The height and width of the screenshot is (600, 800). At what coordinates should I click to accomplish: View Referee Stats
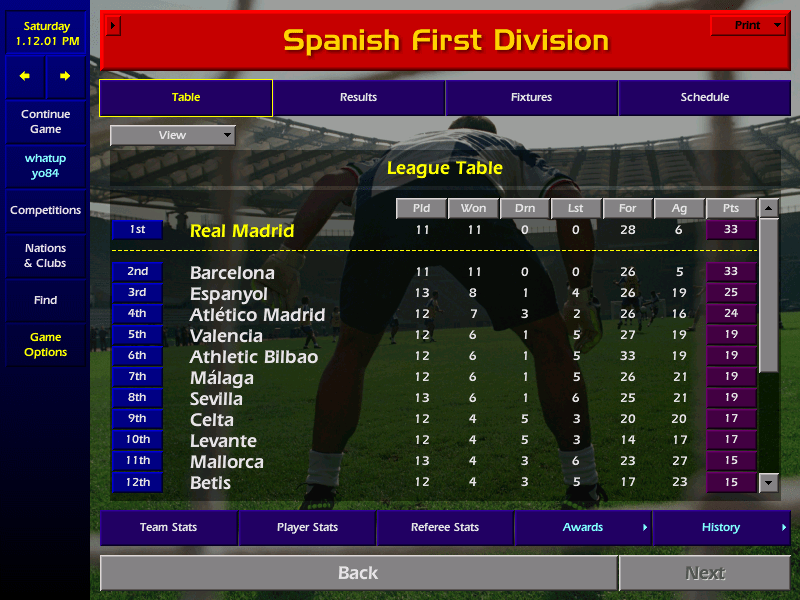(x=445, y=528)
